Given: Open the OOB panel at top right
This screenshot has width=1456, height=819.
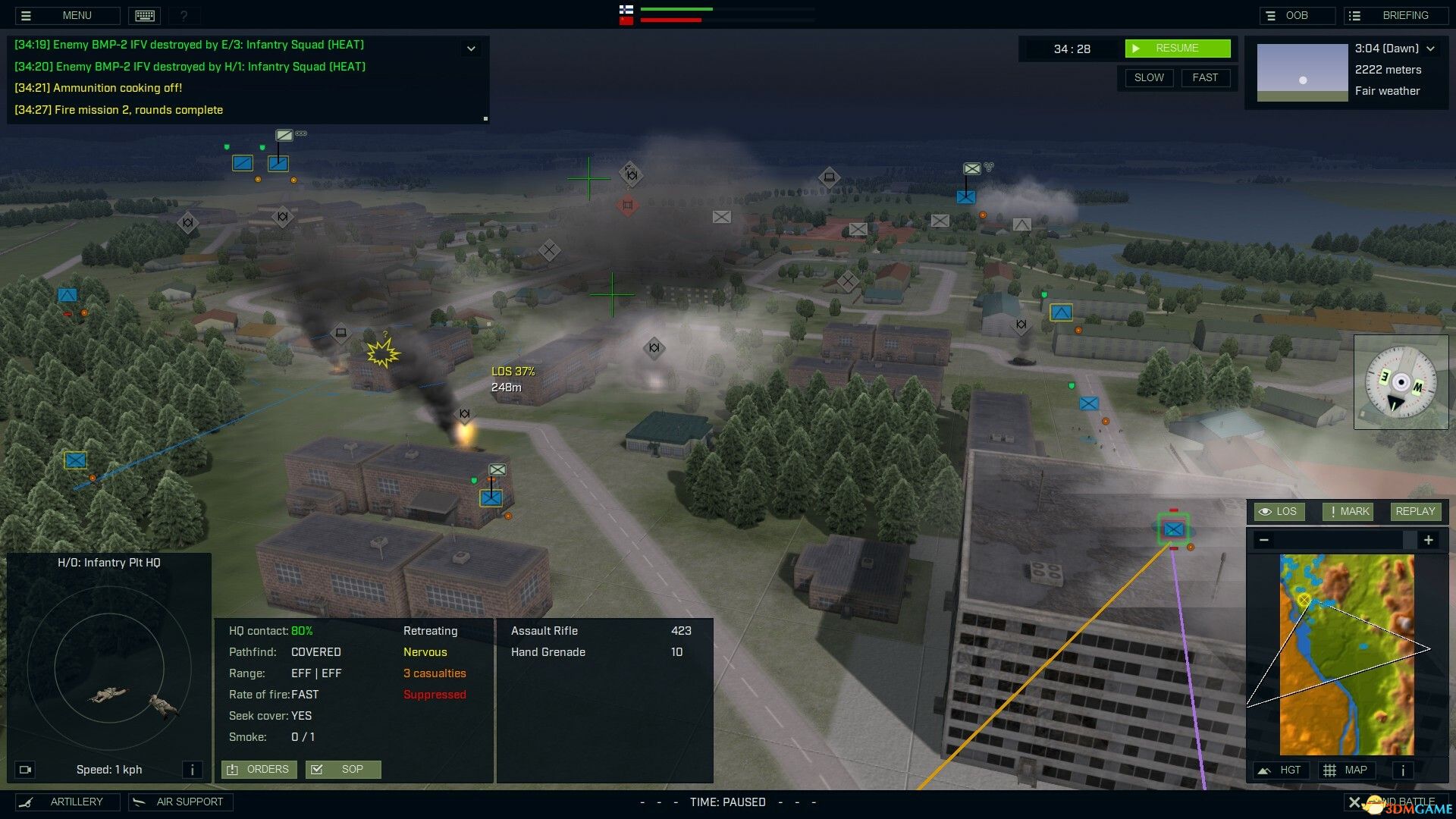Looking at the screenshot, I should tap(1298, 14).
